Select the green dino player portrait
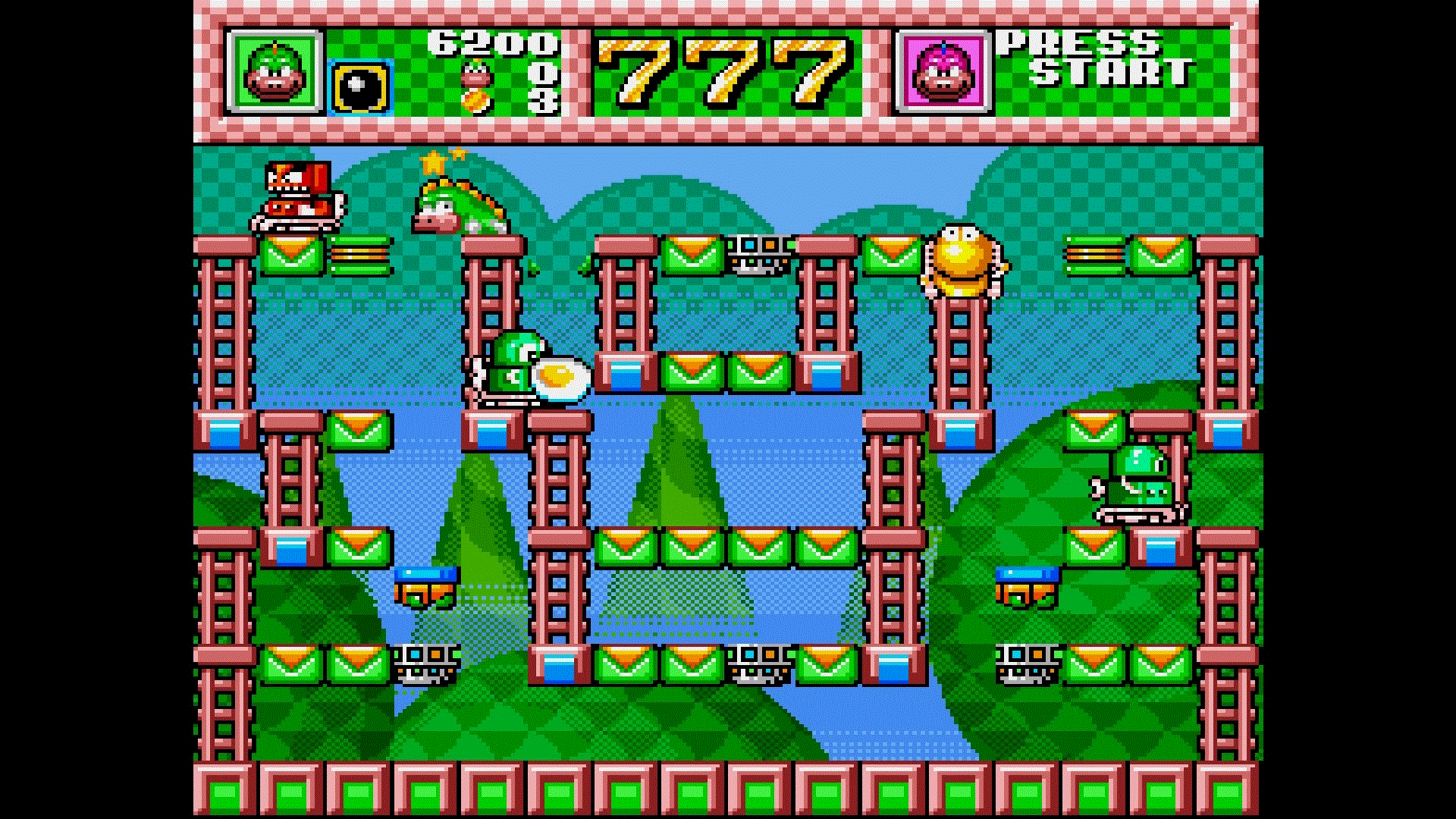 277,72
